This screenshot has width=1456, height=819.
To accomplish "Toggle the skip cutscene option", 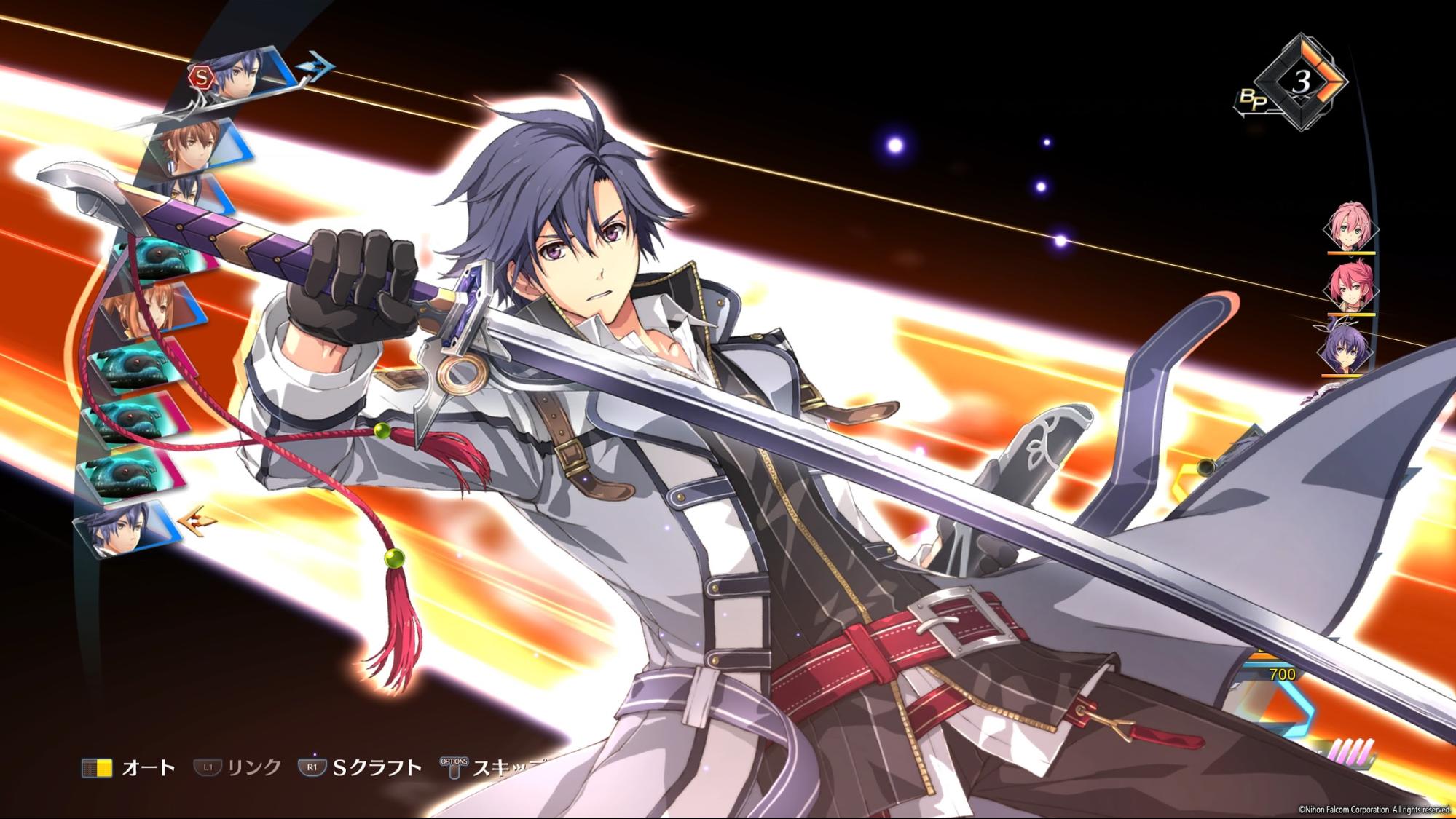I will (x=454, y=767).
